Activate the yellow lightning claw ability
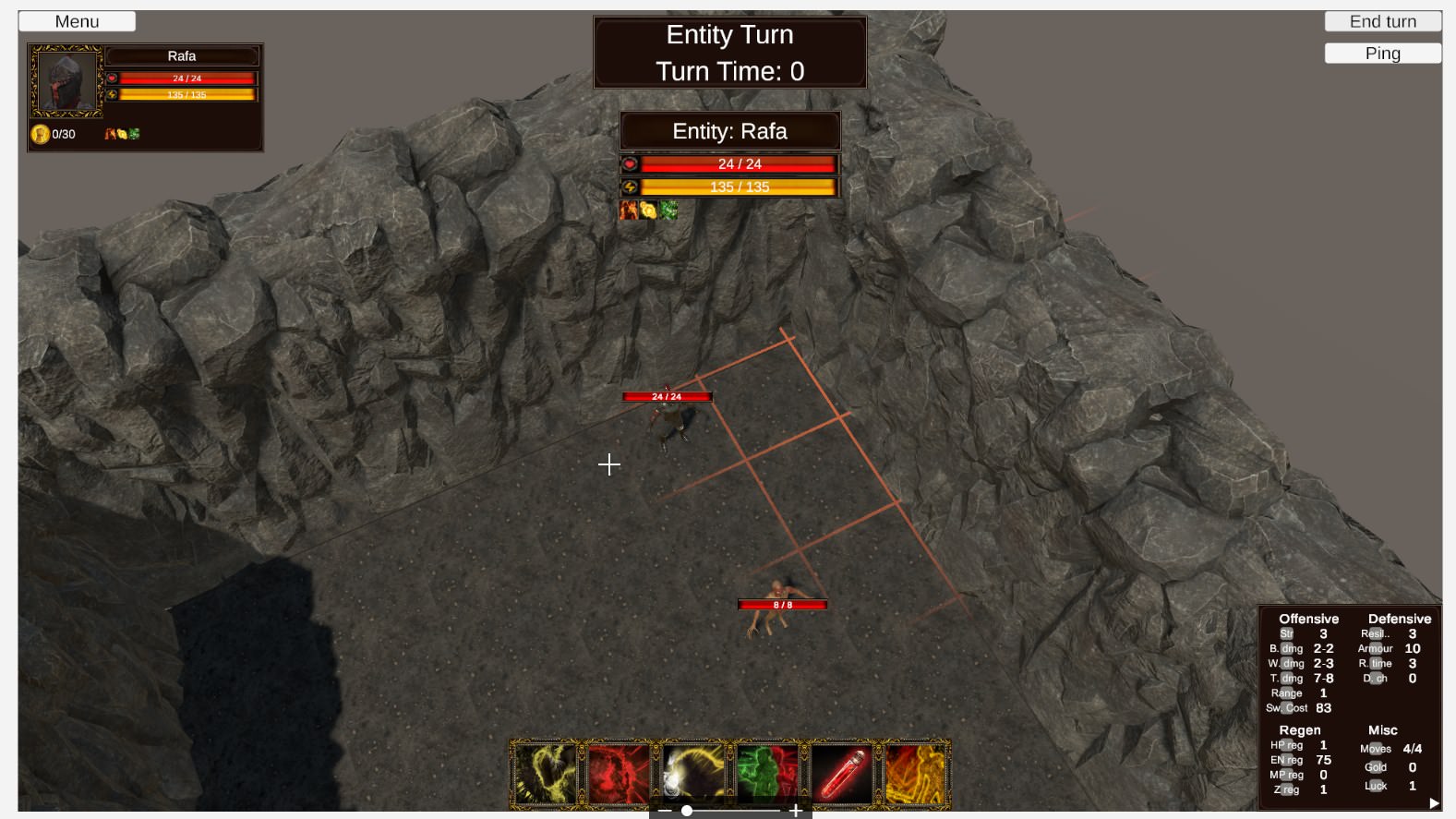Image resolution: width=1456 pixels, height=819 pixels. [x=545, y=773]
